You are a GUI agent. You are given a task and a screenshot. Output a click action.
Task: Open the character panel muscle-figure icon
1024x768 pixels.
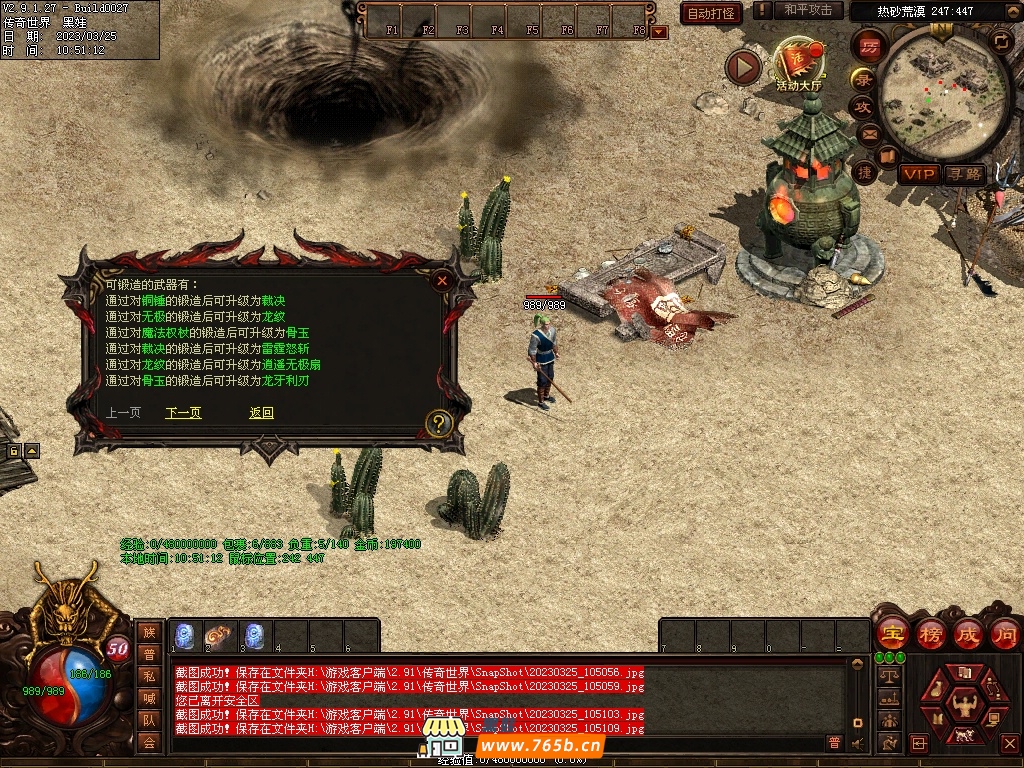(965, 704)
